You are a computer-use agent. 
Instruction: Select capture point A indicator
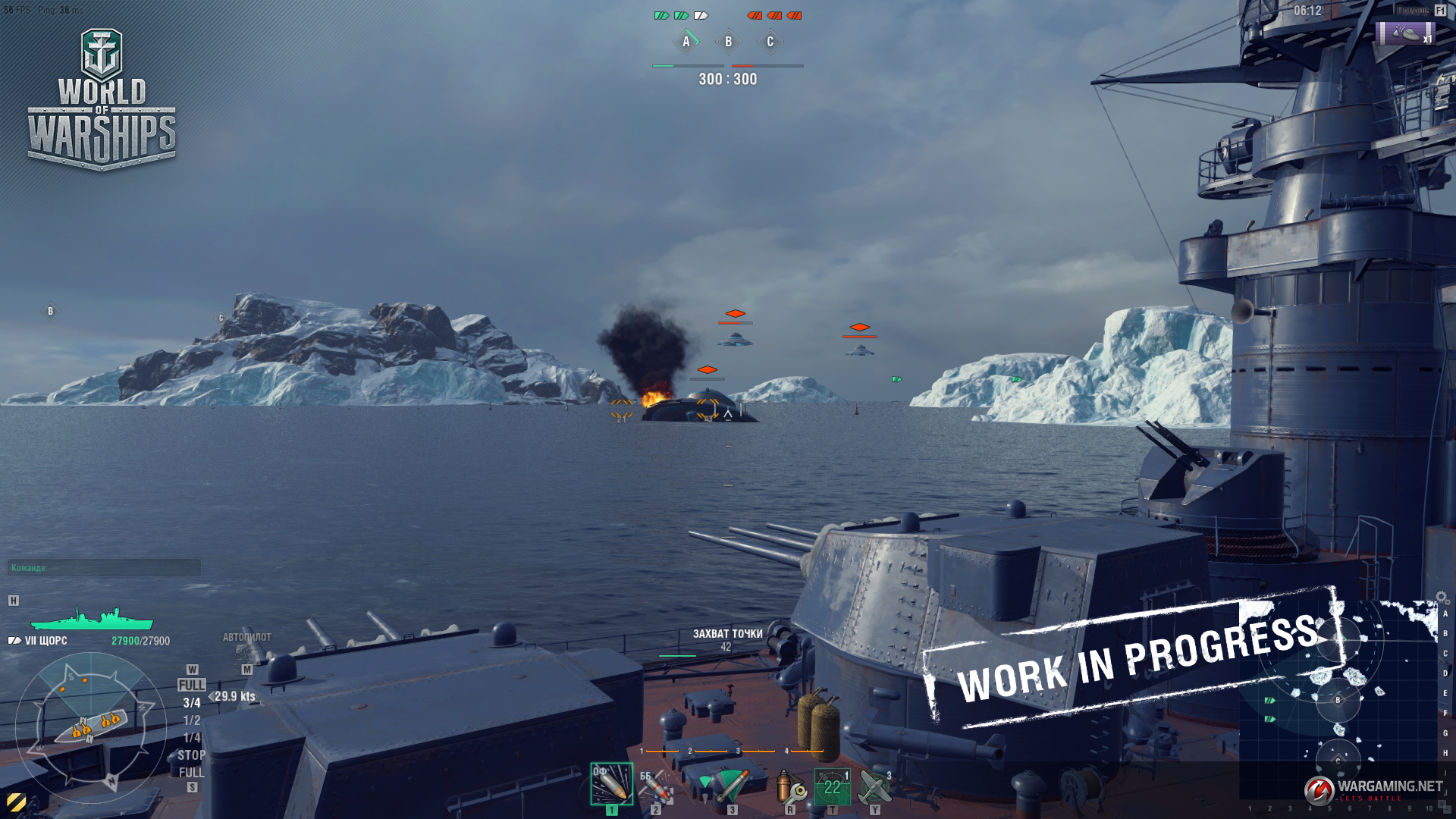click(x=686, y=42)
